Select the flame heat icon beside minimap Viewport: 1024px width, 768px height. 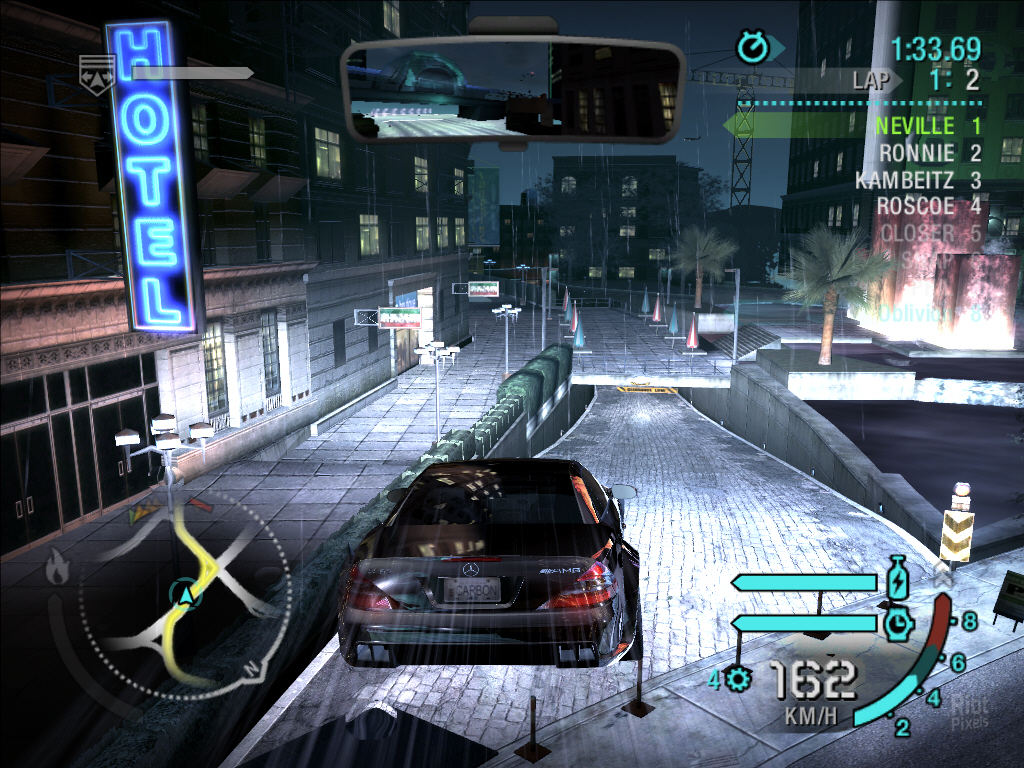pos(58,570)
